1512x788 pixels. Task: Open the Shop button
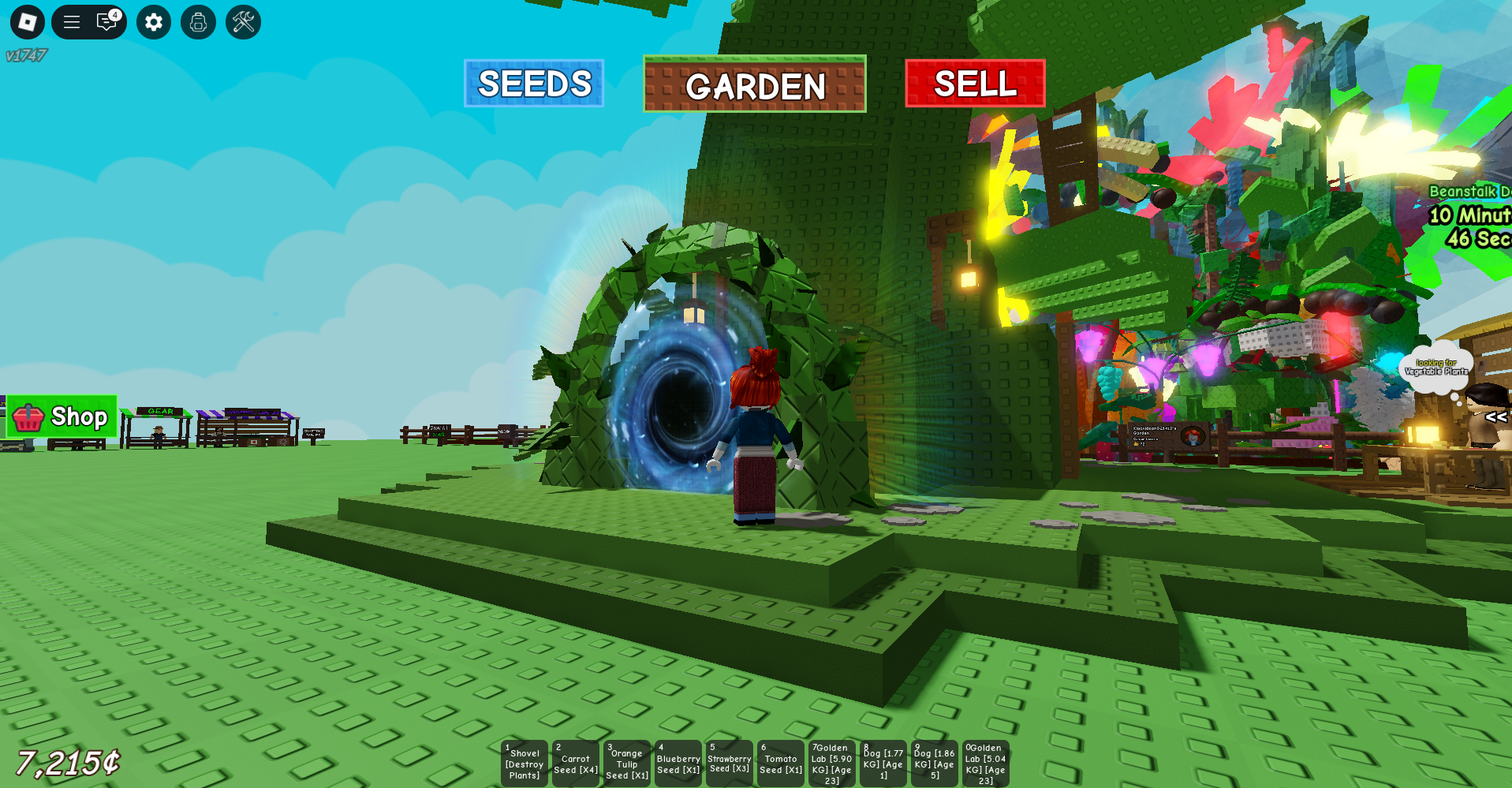62,418
